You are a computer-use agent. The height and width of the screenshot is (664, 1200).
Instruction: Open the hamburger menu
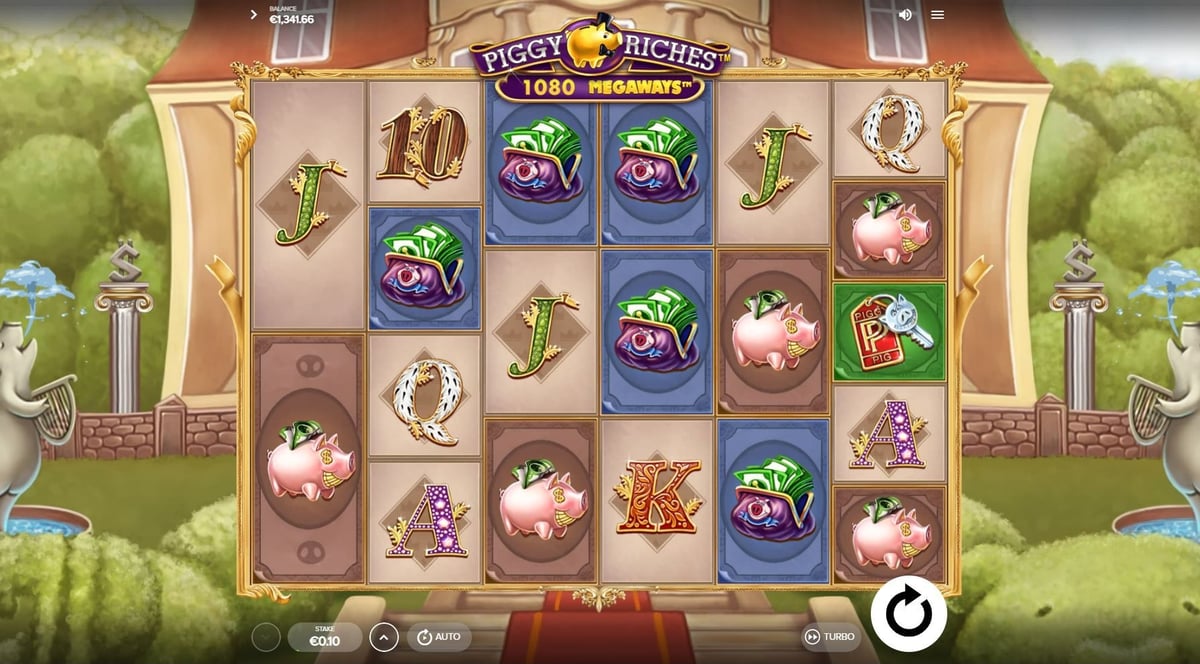pos(937,15)
